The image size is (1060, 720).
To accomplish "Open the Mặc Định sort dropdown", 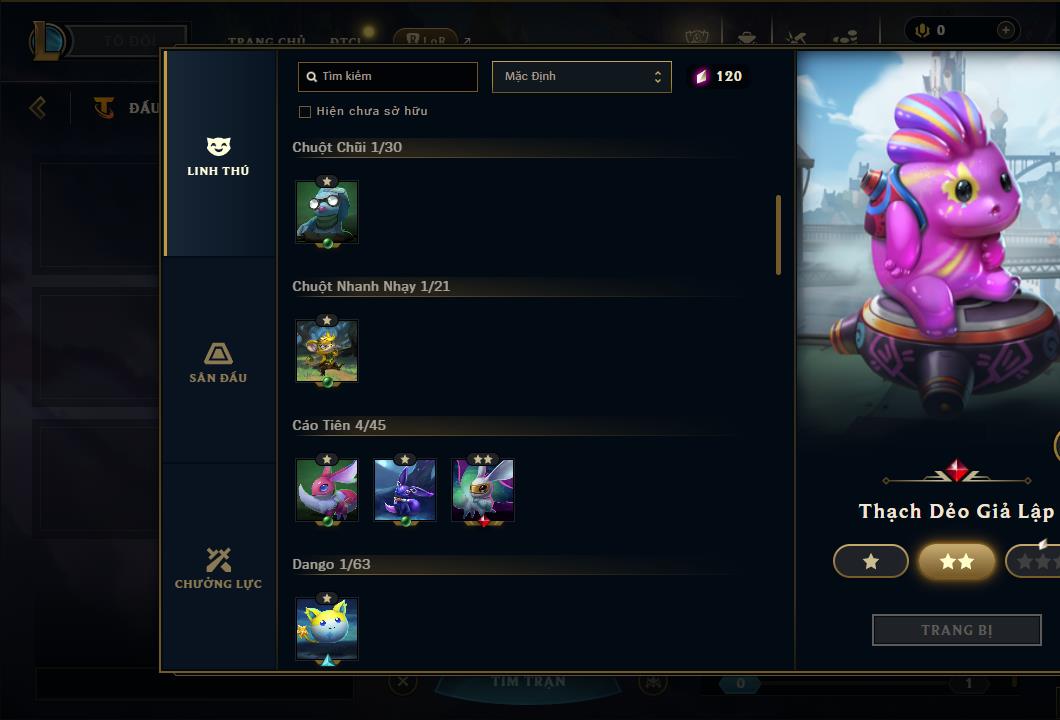I will point(581,77).
